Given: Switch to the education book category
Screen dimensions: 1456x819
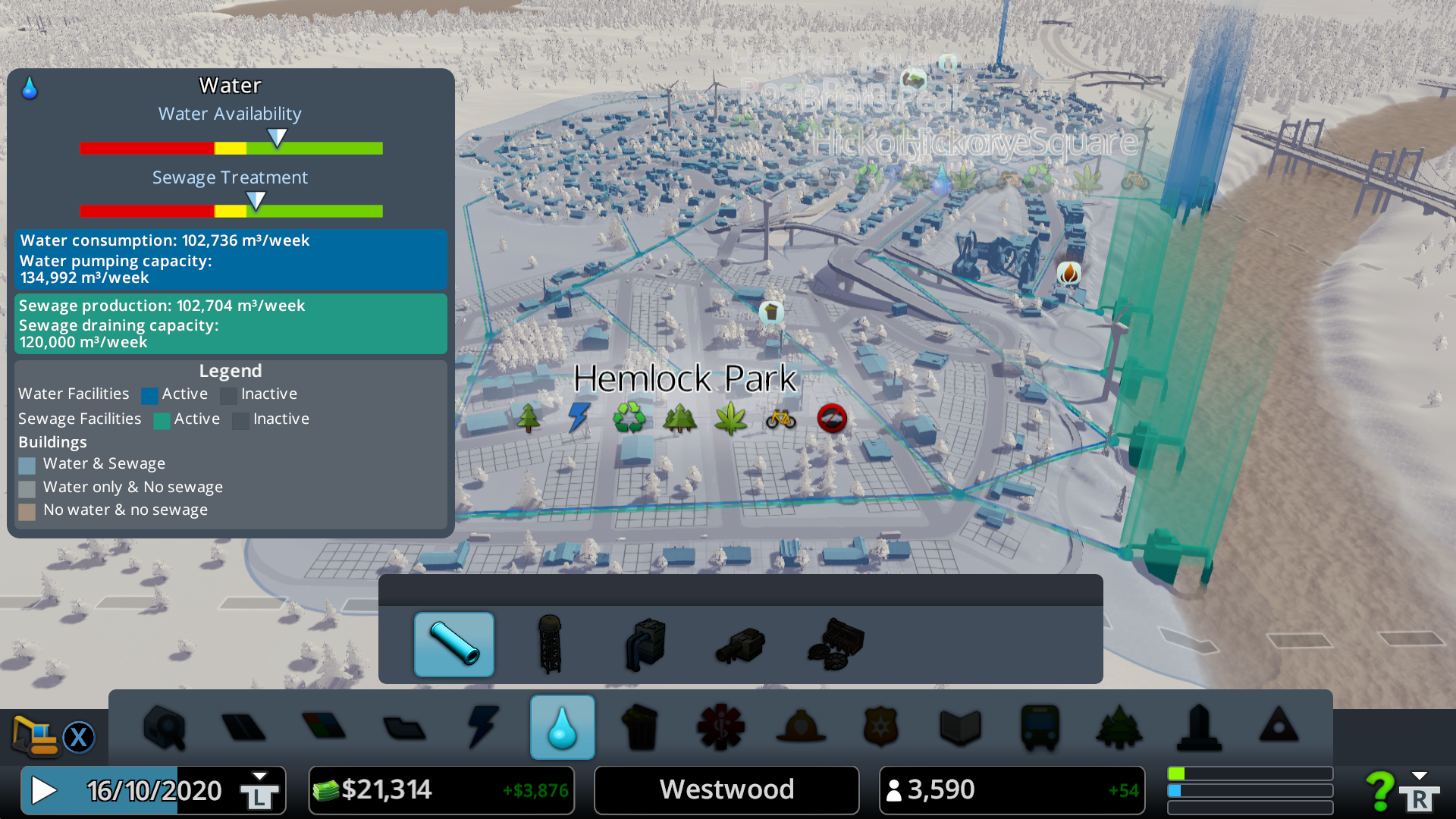Looking at the screenshot, I should pyautogui.click(x=960, y=727).
